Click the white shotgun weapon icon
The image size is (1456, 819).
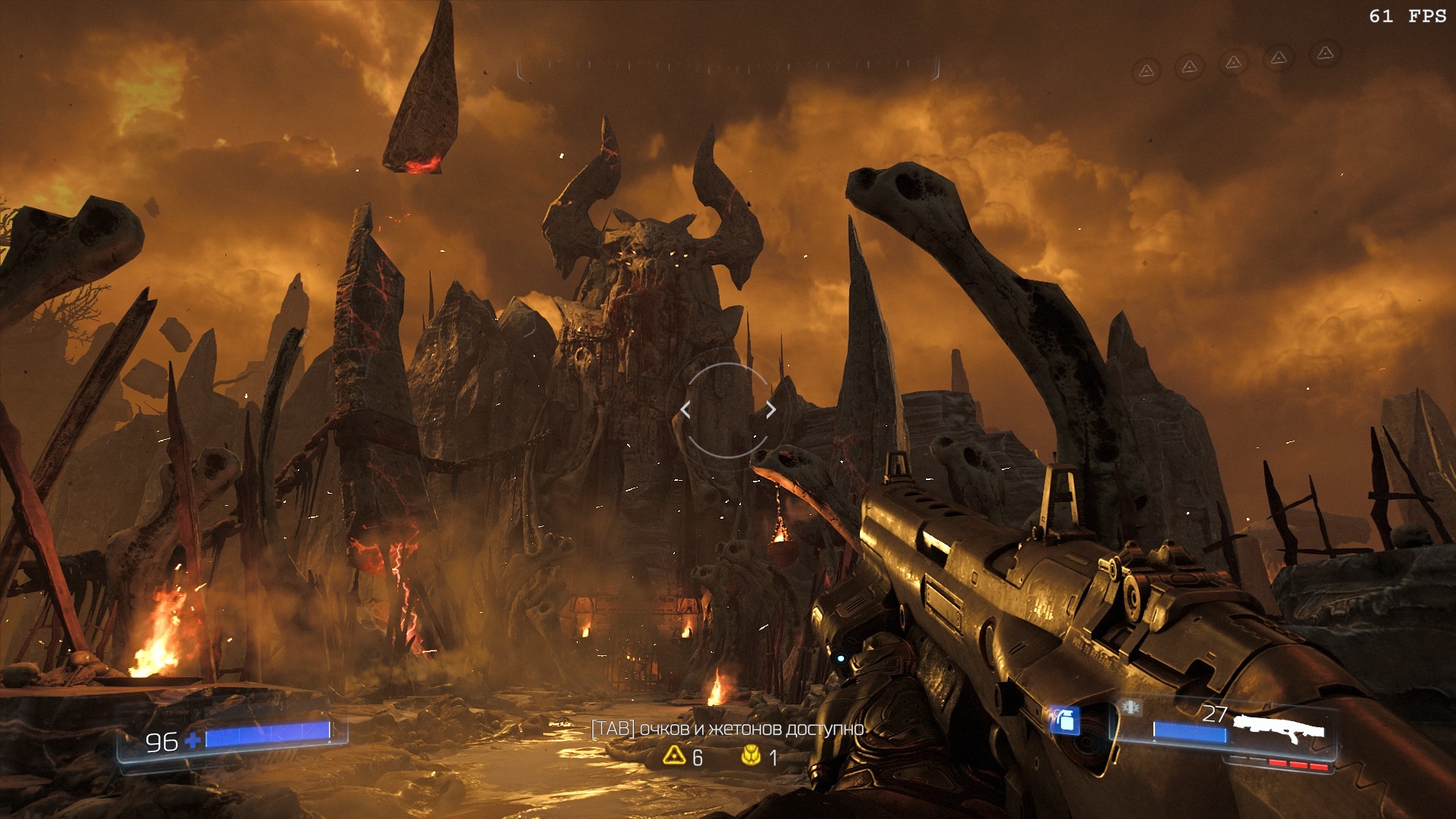pyautogui.click(x=1279, y=730)
